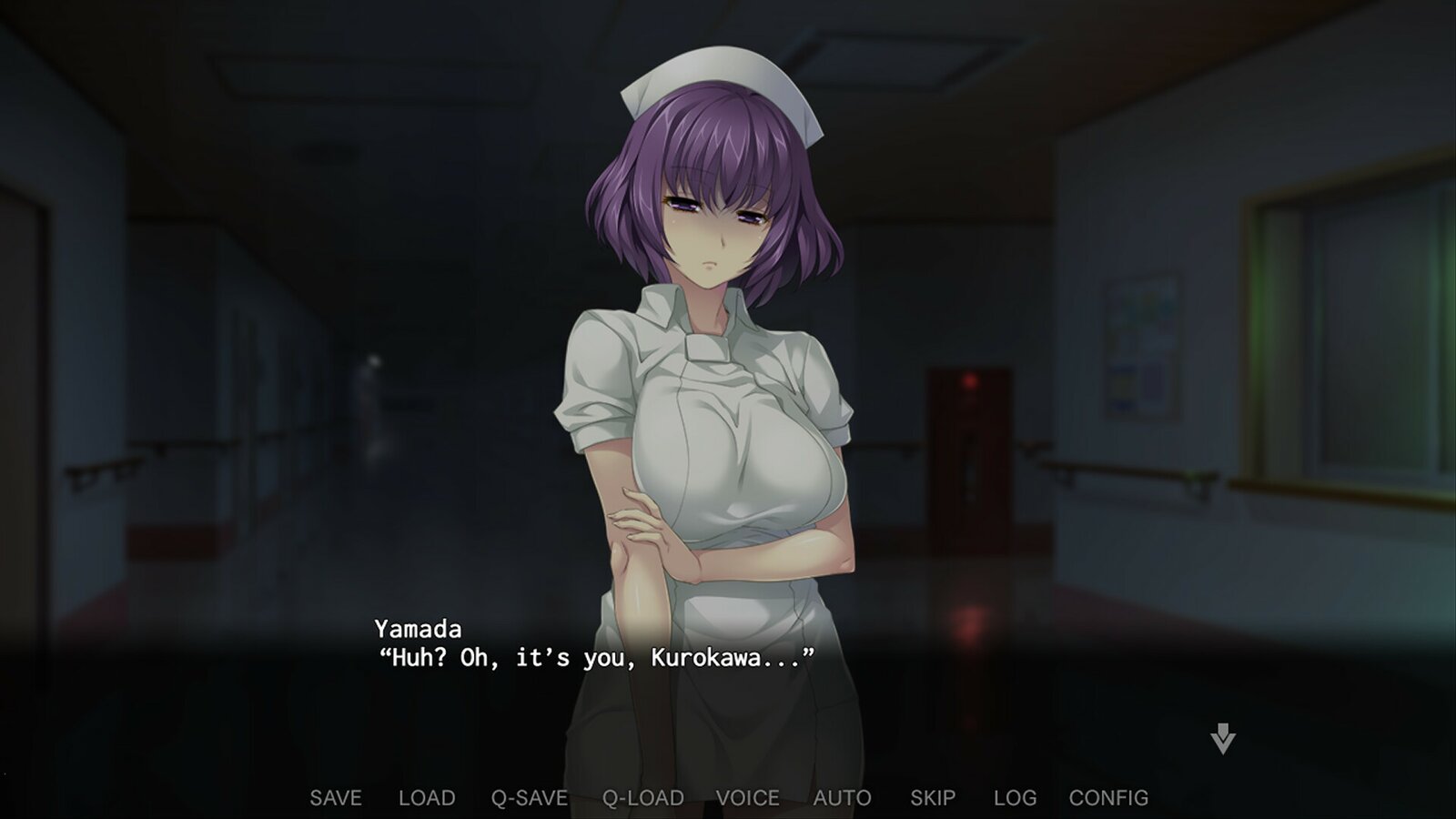Activate SKIP fast-forward mode

click(930, 797)
